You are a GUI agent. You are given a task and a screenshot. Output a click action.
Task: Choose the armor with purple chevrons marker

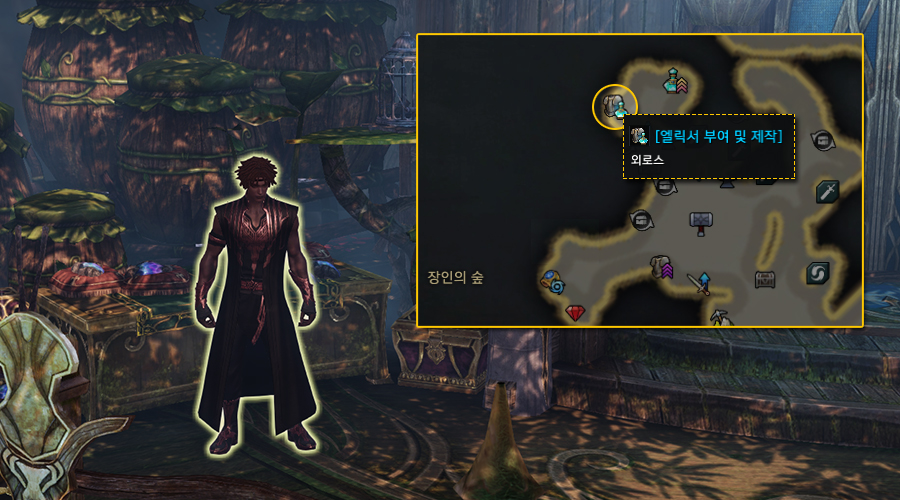662,266
